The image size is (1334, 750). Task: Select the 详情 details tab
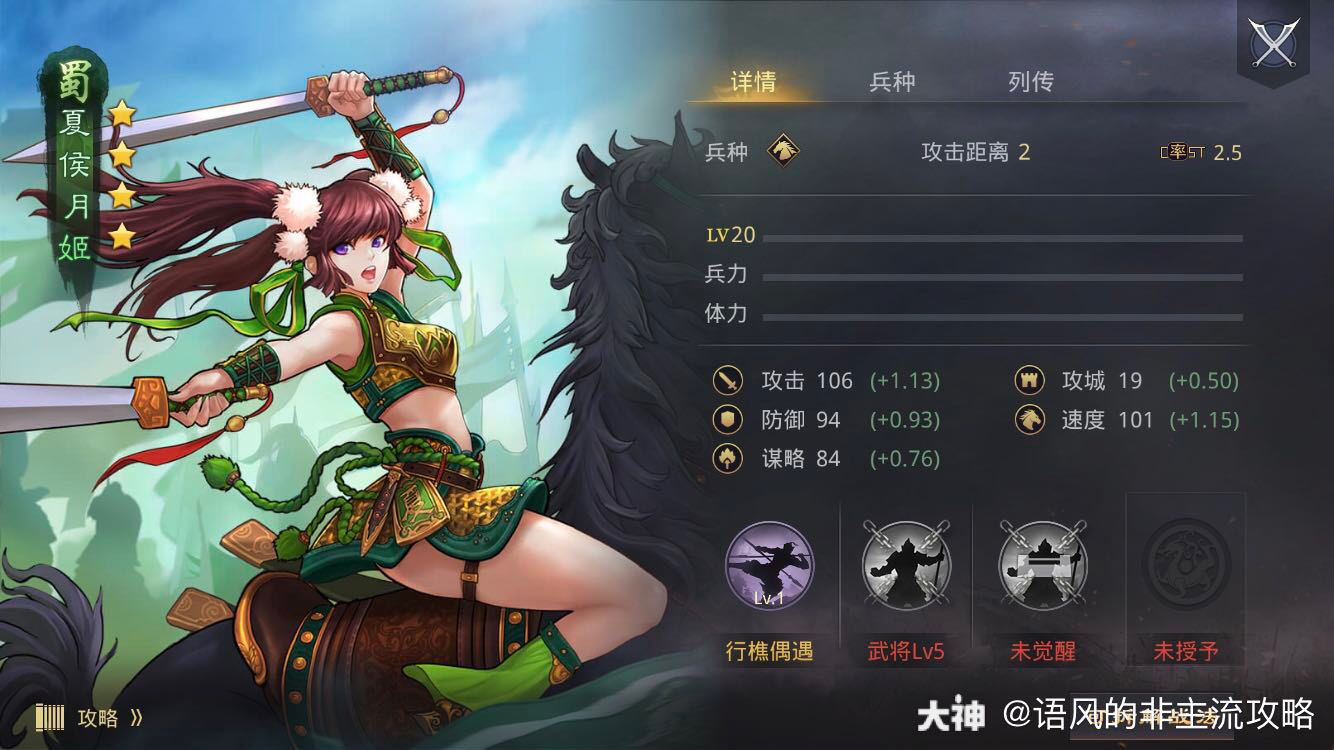click(752, 82)
